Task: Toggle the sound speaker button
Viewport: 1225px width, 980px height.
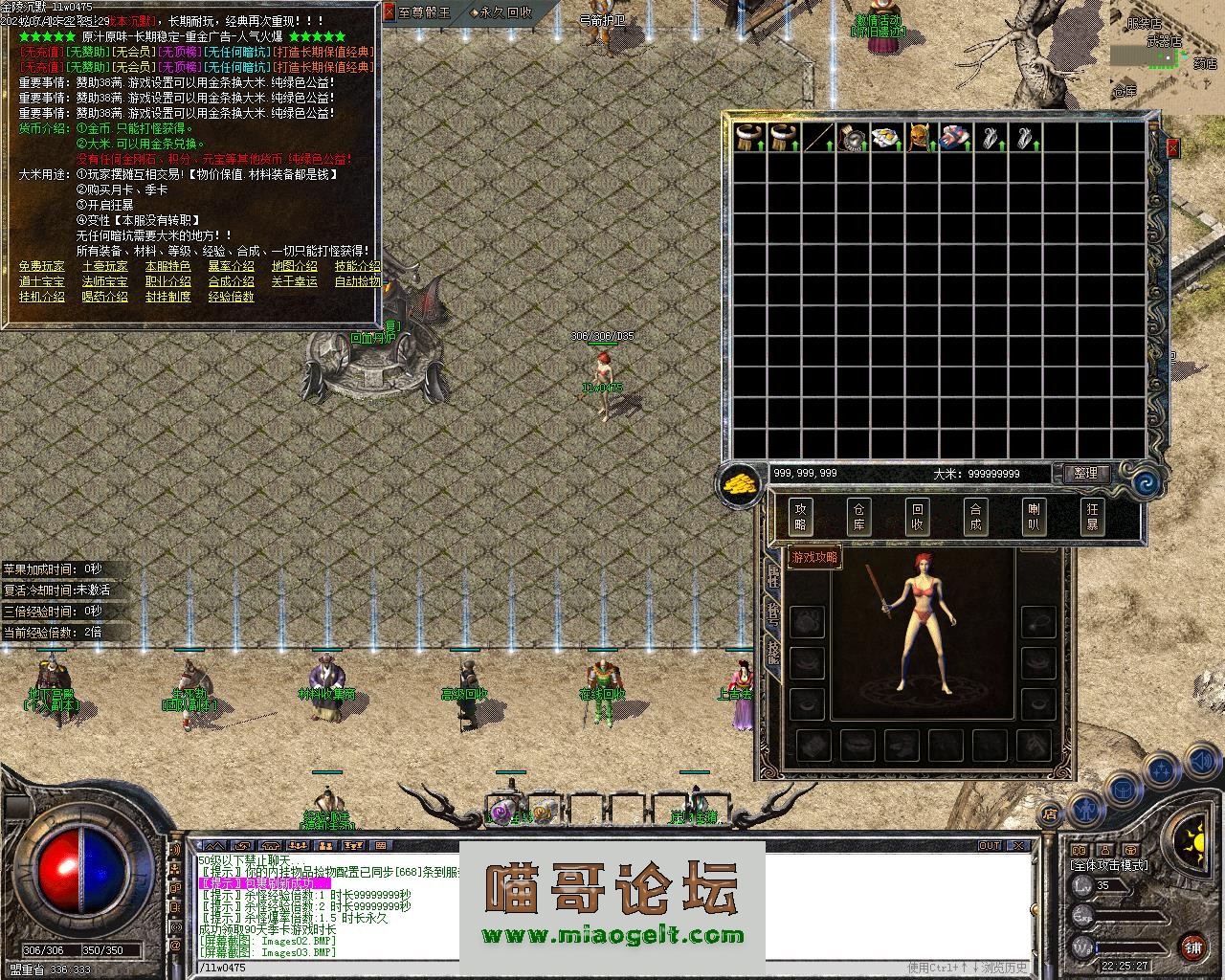Action: click(x=1200, y=763)
